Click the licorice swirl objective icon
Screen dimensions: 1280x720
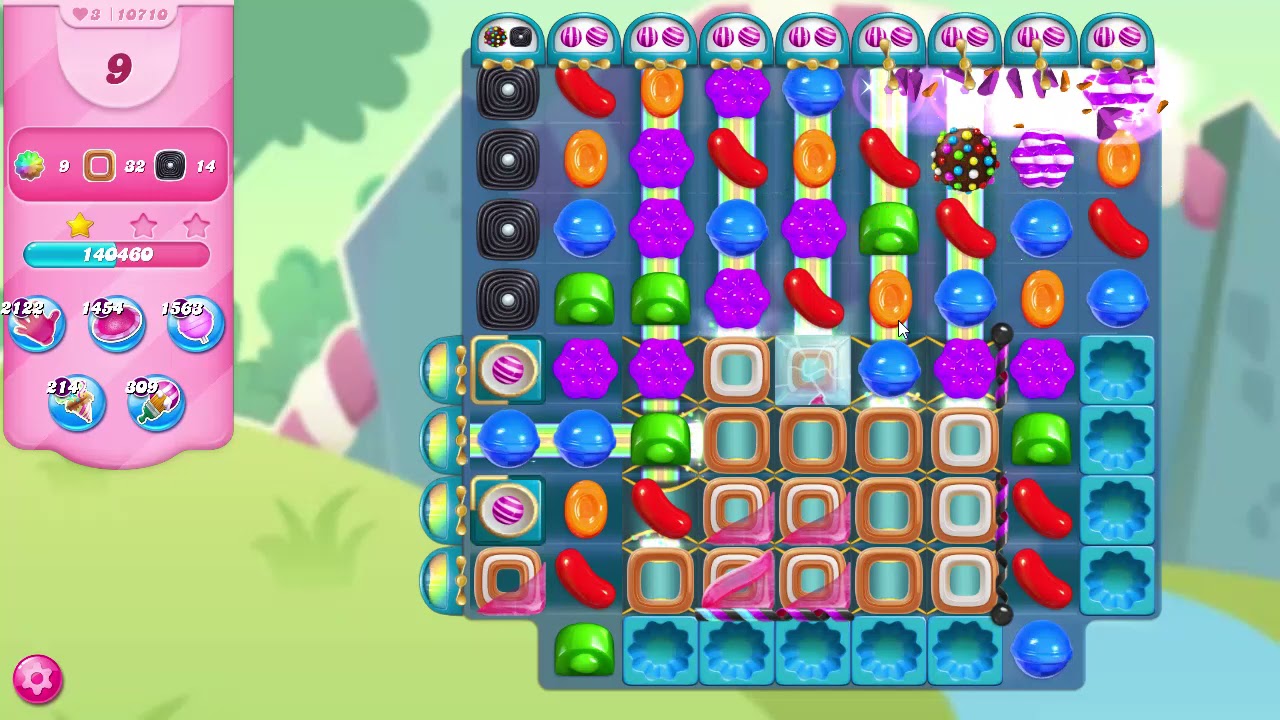click(x=168, y=166)
